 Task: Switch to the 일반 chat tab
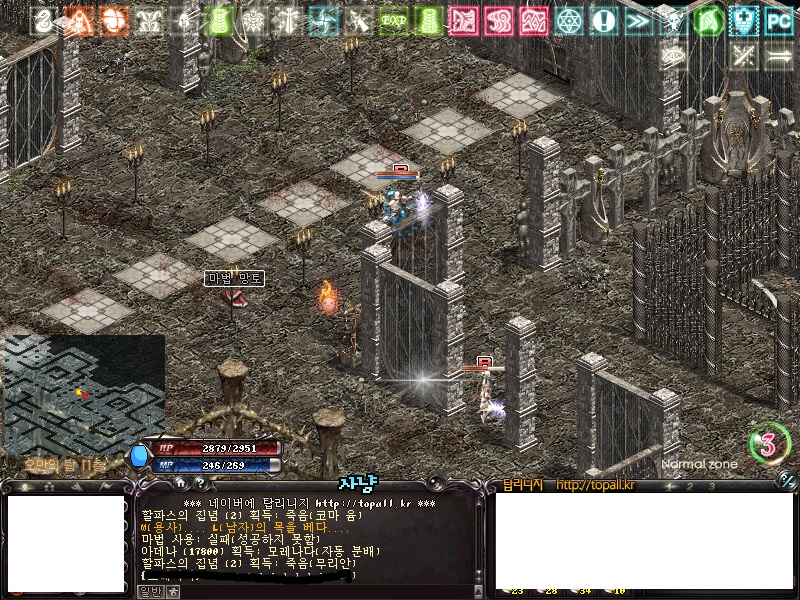coord(149,591)
